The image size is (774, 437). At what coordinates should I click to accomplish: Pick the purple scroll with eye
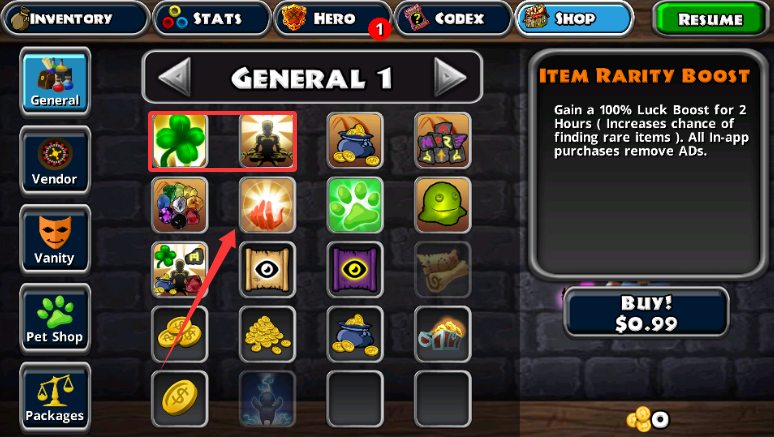pos(355,269)
